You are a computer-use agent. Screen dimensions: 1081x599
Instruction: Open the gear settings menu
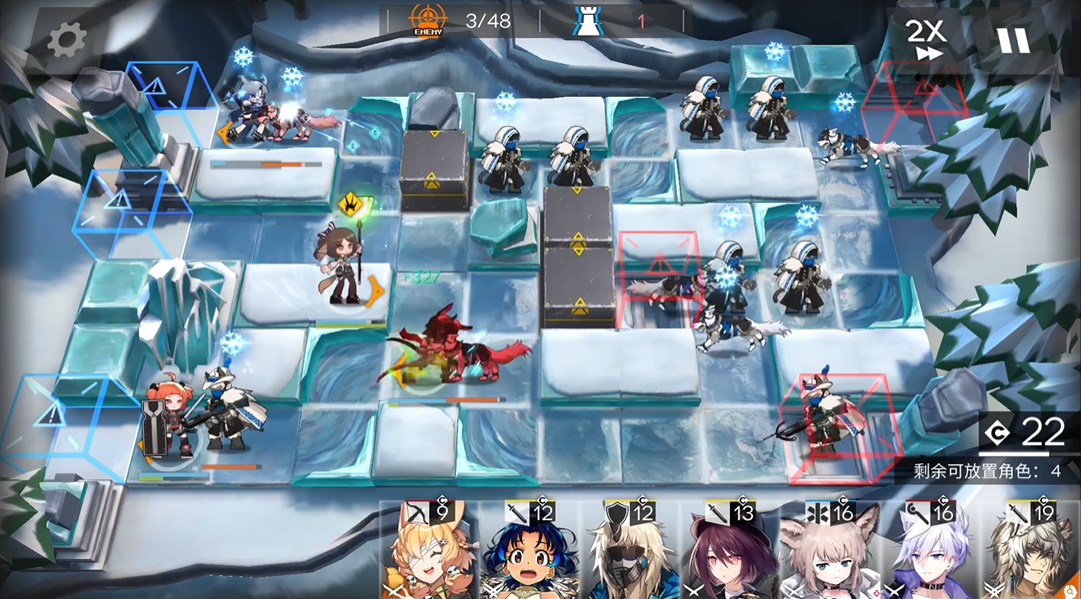click(x=67, y=40)
